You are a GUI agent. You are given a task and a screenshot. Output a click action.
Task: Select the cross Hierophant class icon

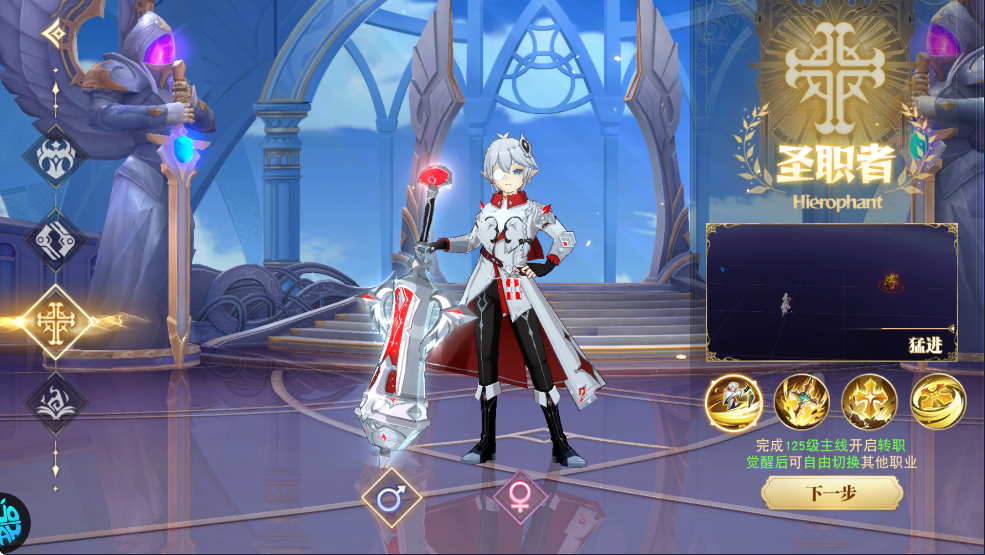click(x=55, y=321)
